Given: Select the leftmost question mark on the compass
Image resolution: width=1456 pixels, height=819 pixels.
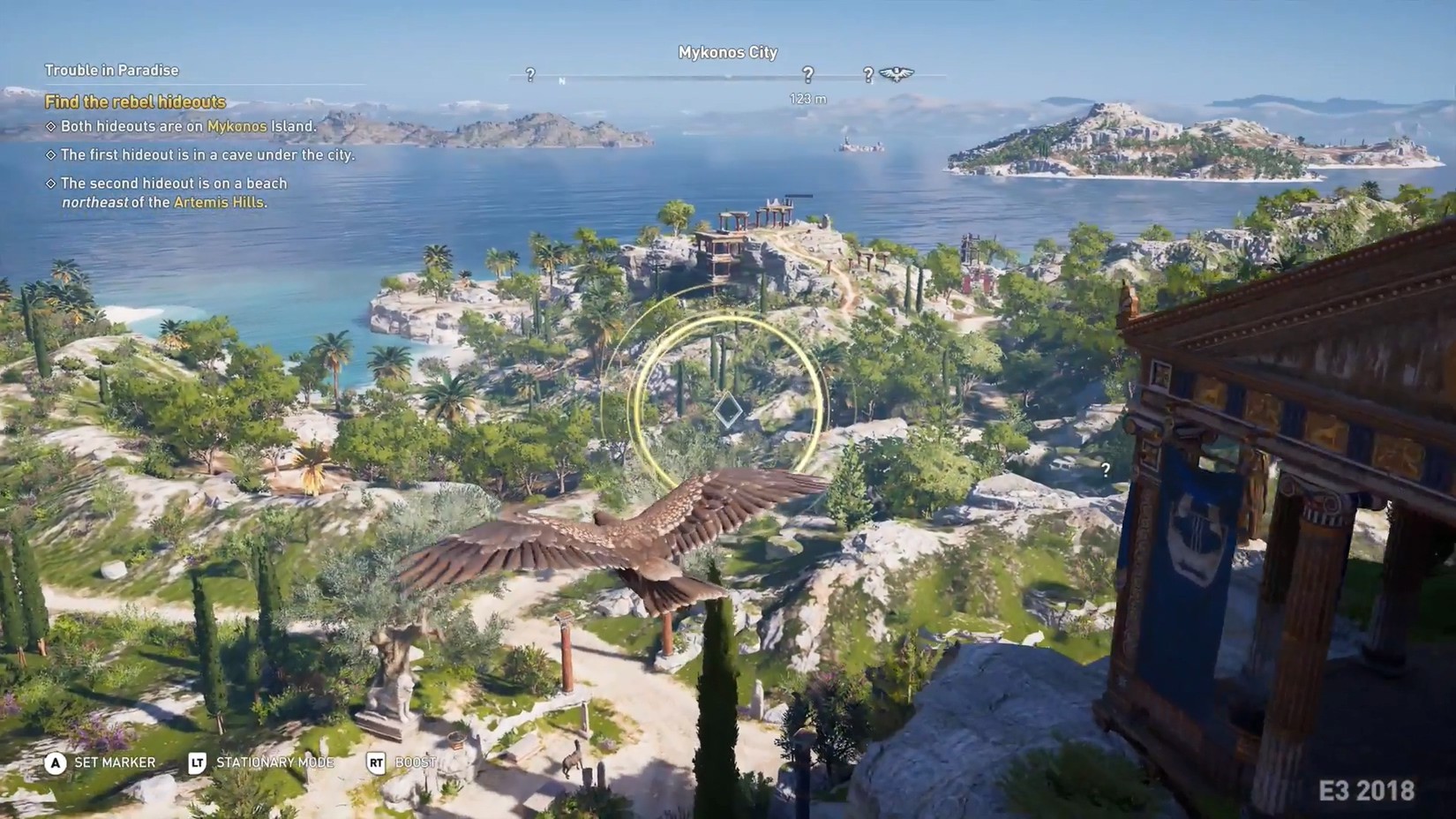Looking at the screenshot, I should point(529,75).
